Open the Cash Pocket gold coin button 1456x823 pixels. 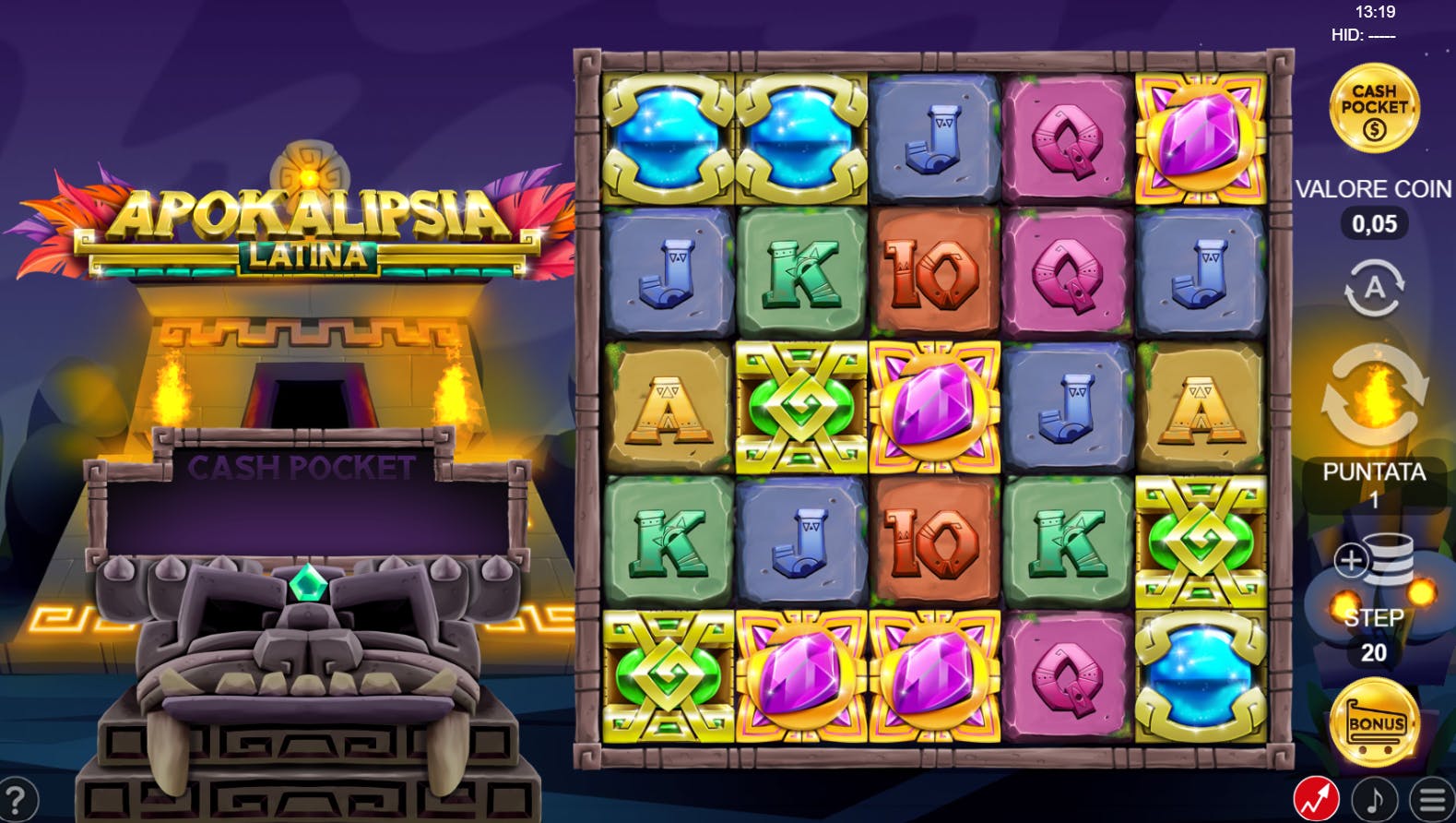point(1374,109)
